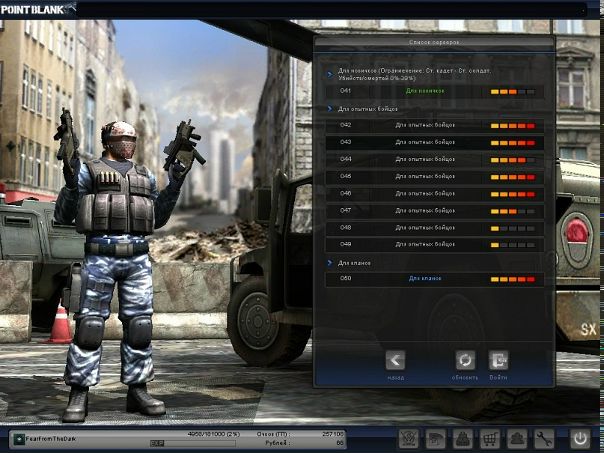This screenshot has width=604, height=453.
Task: Collapse the Для опытных бойцов server group
Action: pos(331,109)
